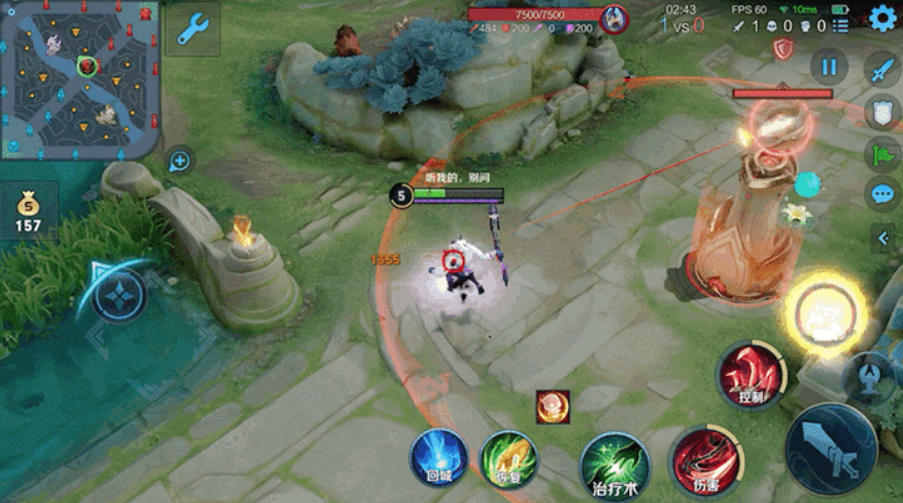Select the shield defend signal icon
Screen dimensions: 903x503
(881, 112)
